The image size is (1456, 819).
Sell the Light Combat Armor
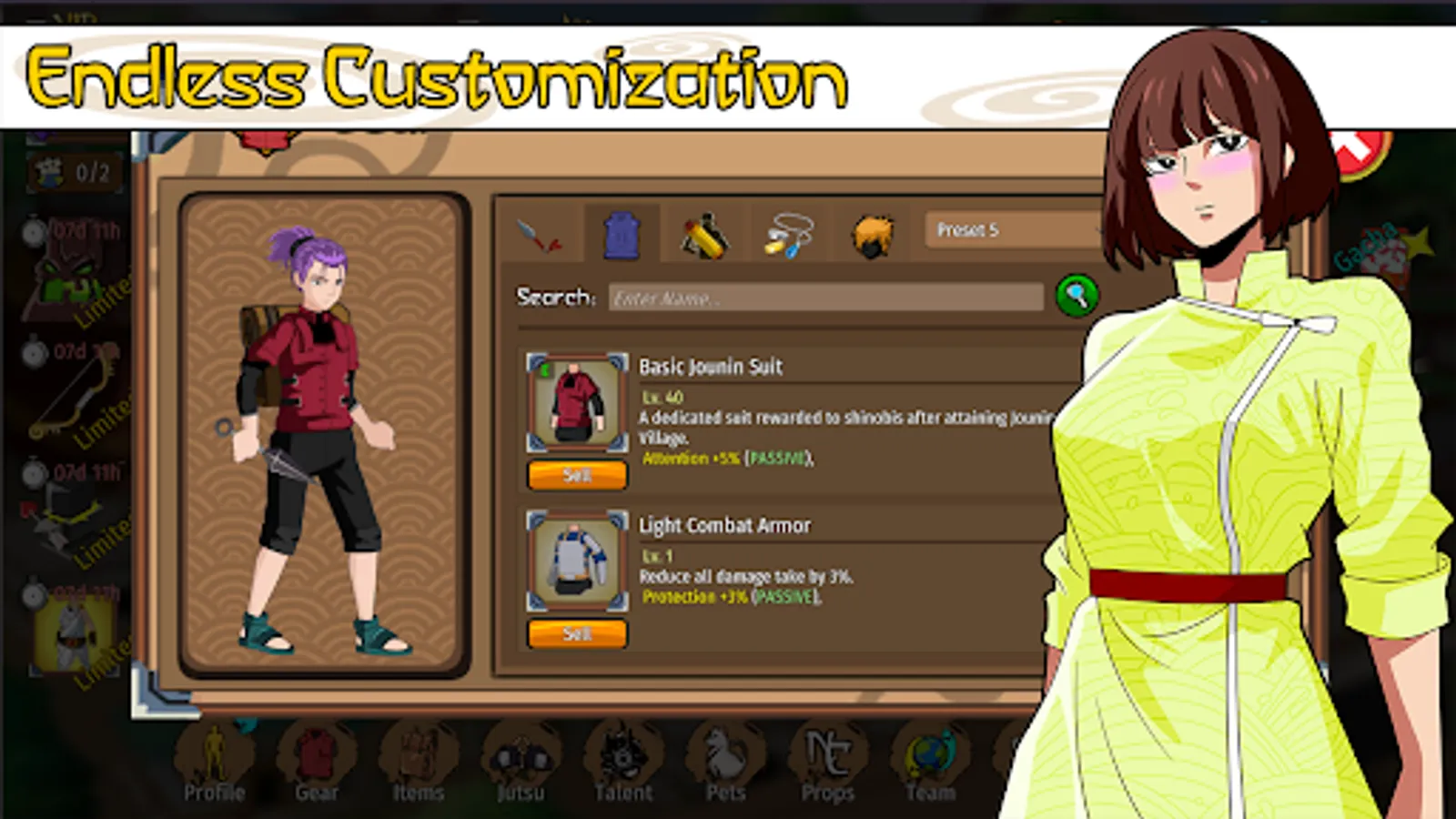point(577,633)
